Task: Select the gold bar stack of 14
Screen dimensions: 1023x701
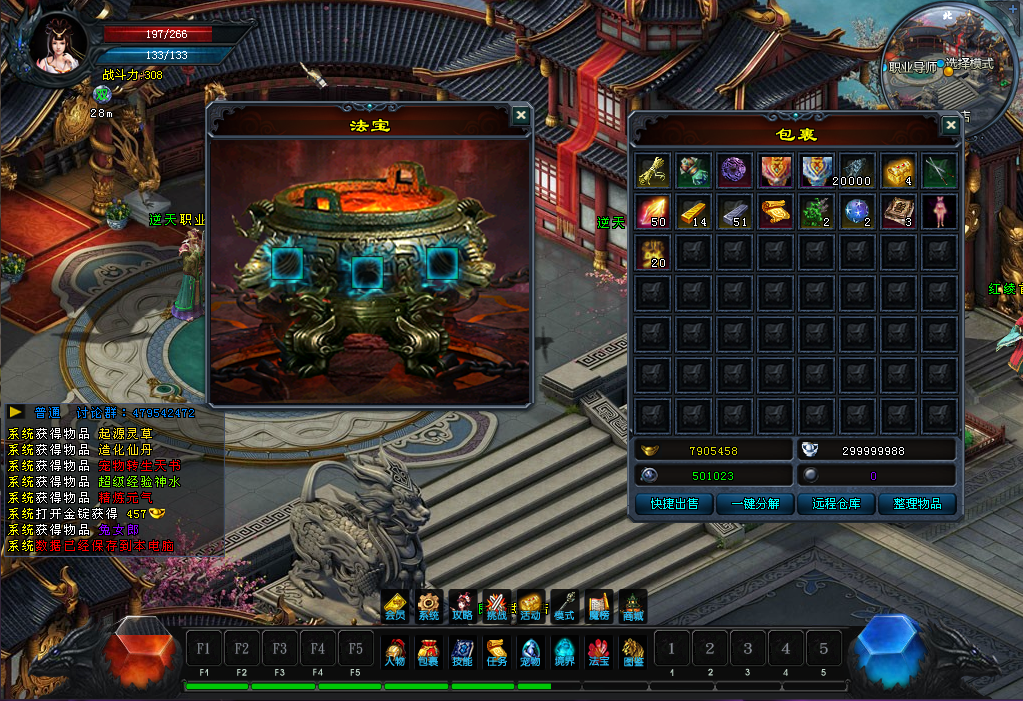Action: click(694, 212)
